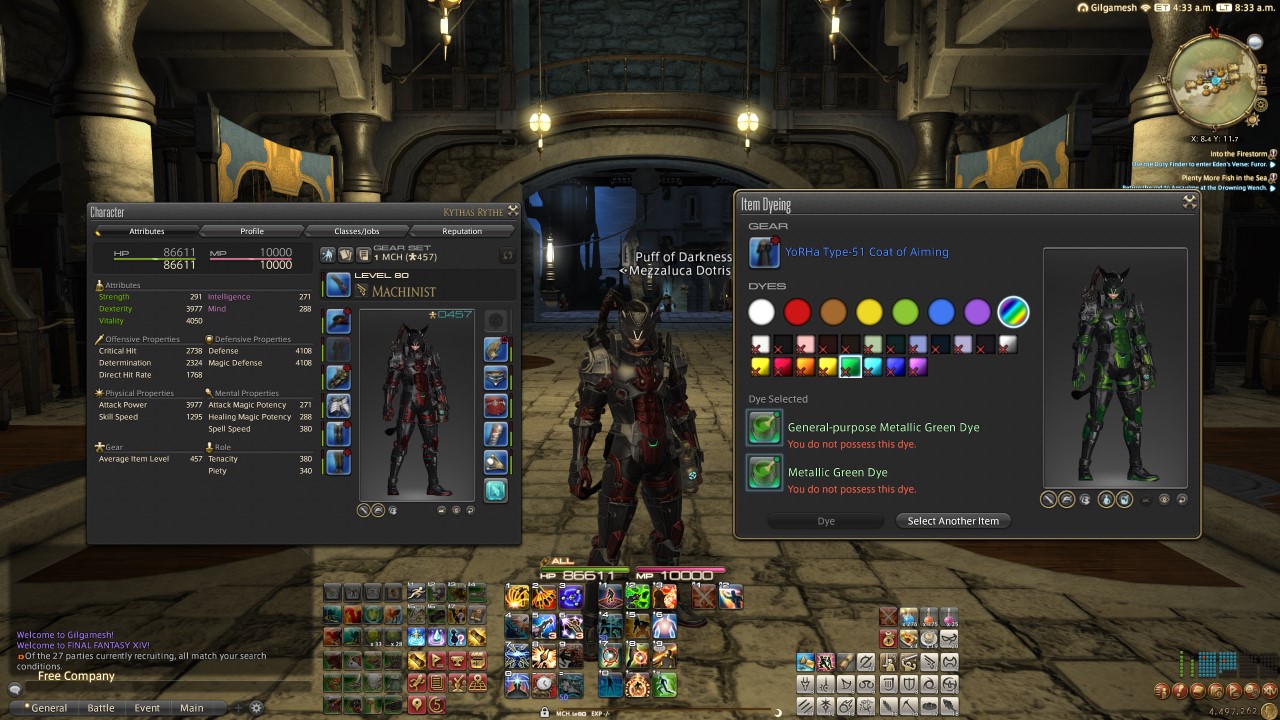The image size is (1280, 720).
Task: Switch to the Profile tab
Action: [254, 231]
